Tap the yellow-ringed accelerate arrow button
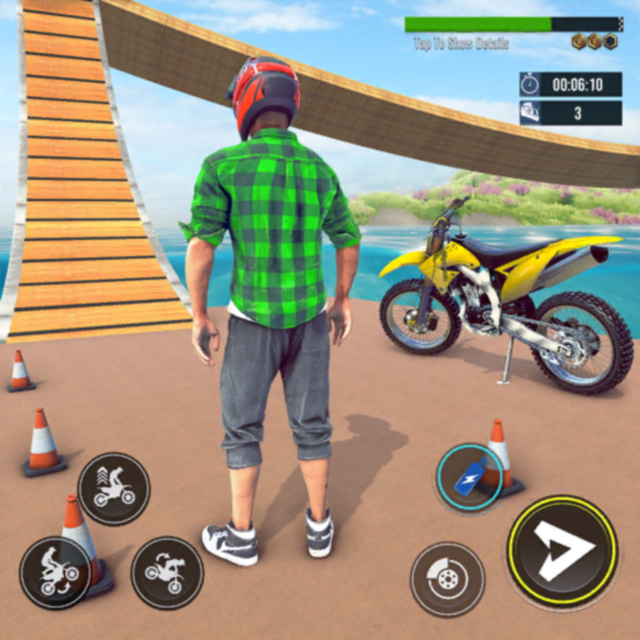This screenshot has width=640, height=640. click(561, 549)
